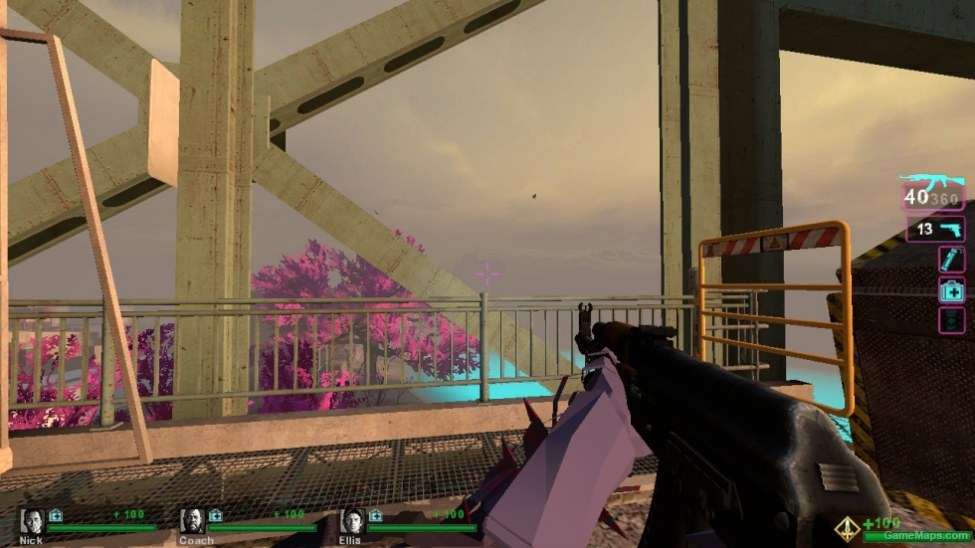Click Coach's teammate portrait
Viewport: 975px width, 548px height.
[192, 521]
